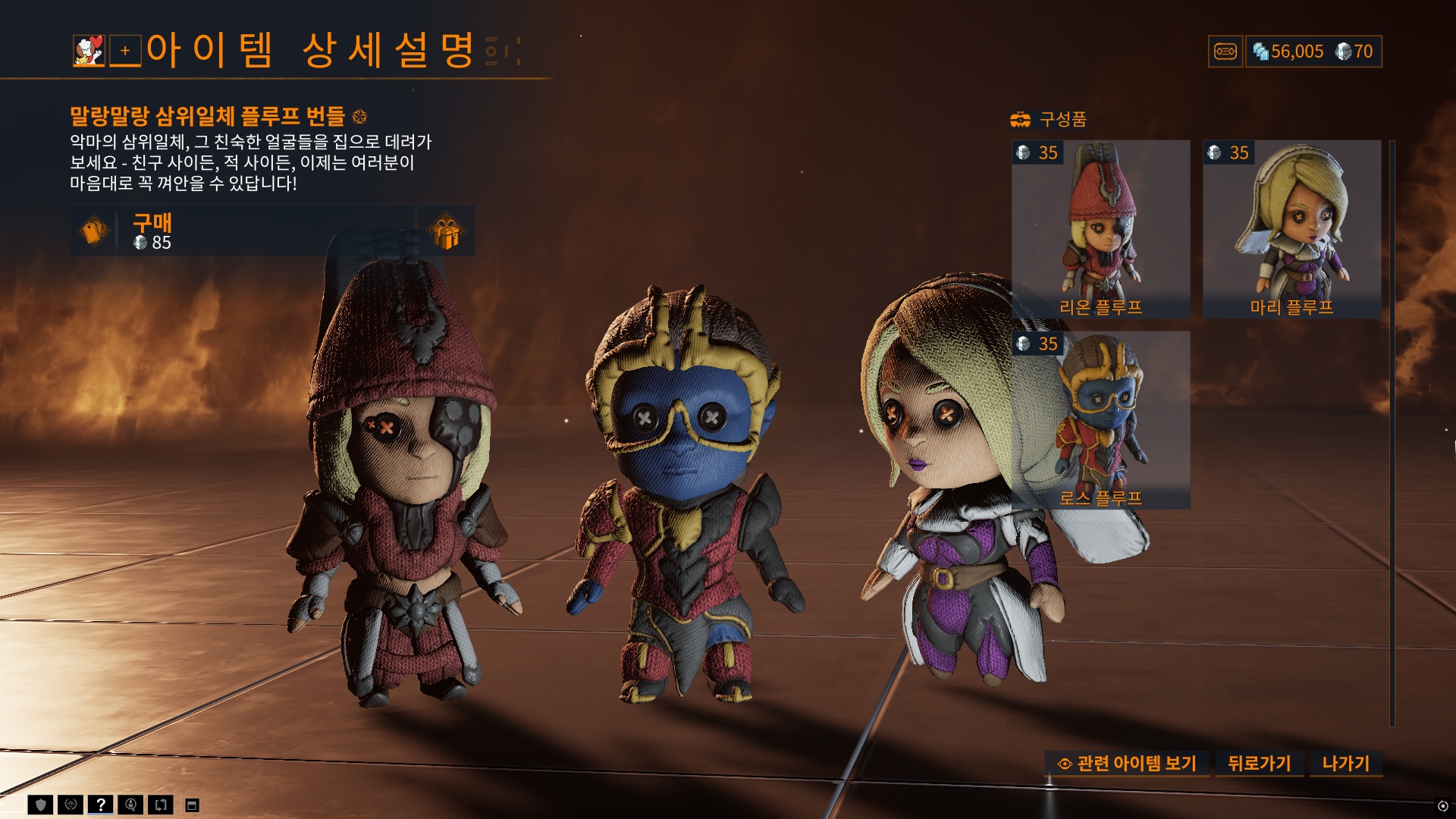Open the coupon ticket icon near currency
Screen dimensions: 1456x819
[x=1225, y=52]
